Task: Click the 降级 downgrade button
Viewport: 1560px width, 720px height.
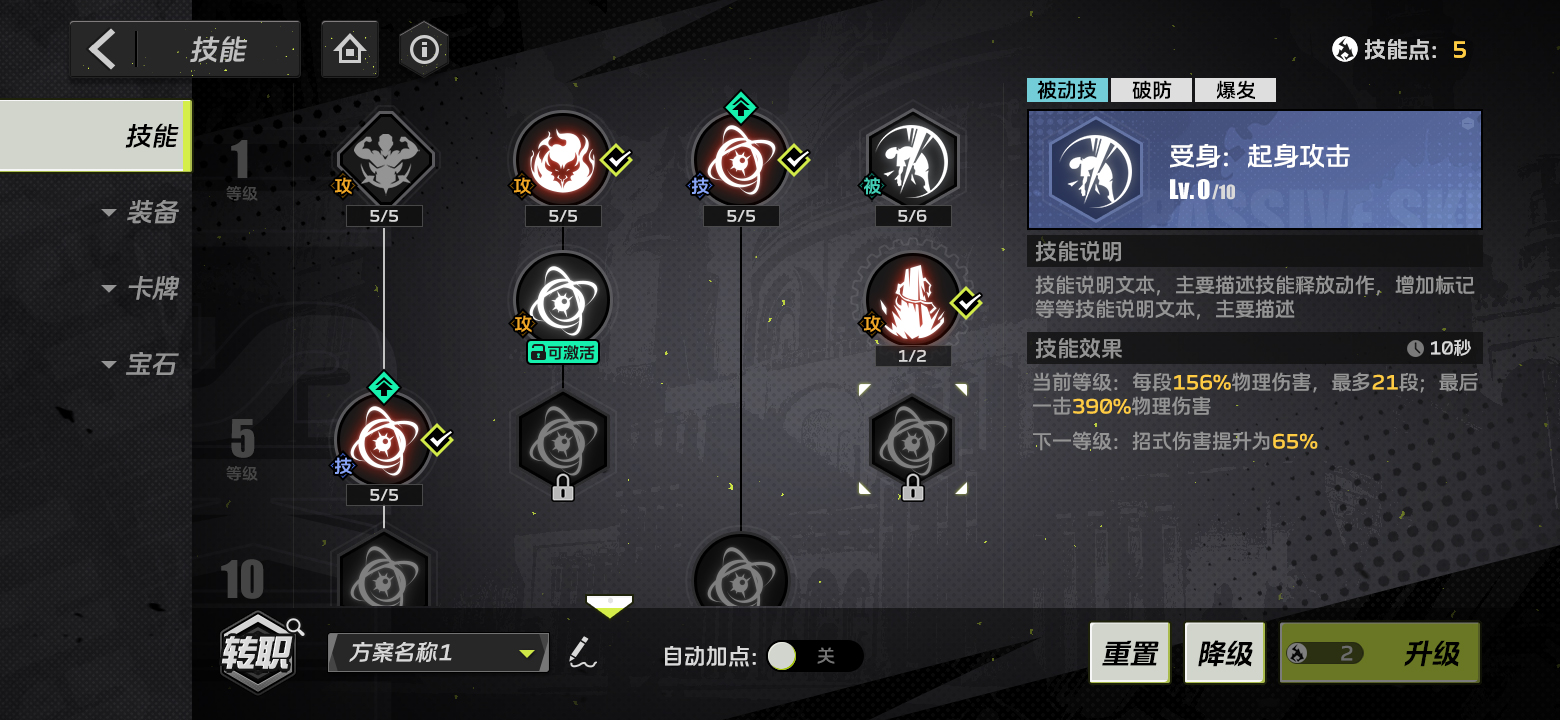Action: click(1224, 653)
